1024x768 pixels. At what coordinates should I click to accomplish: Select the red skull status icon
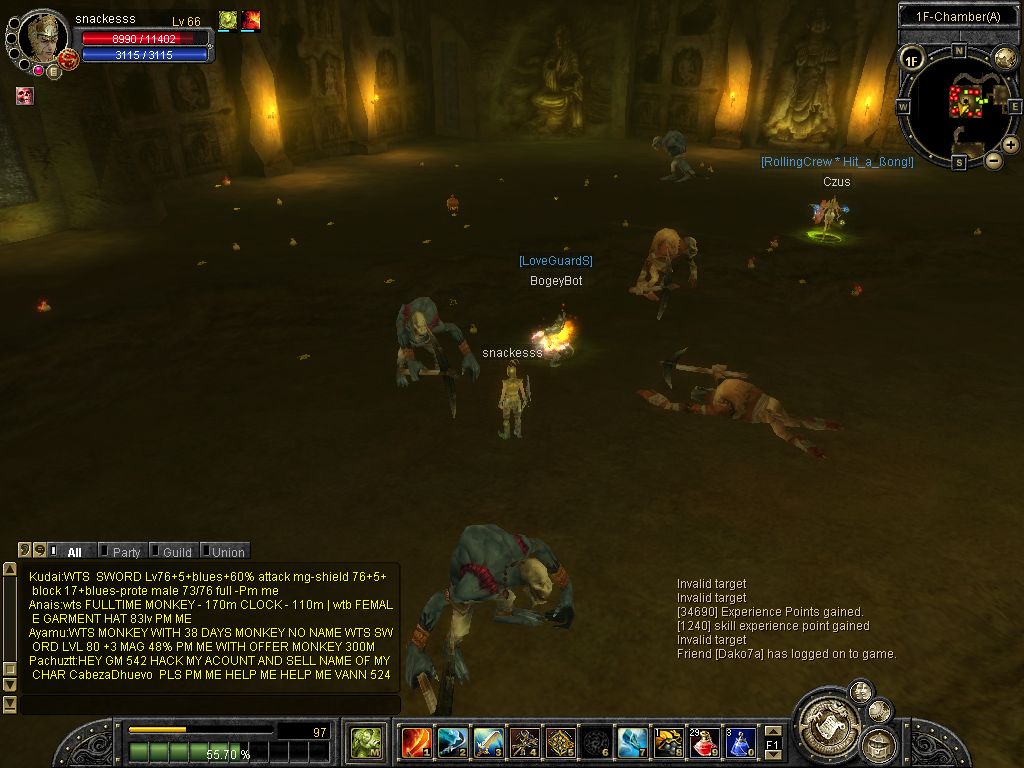pyautogui.click(x=25, y=96)
